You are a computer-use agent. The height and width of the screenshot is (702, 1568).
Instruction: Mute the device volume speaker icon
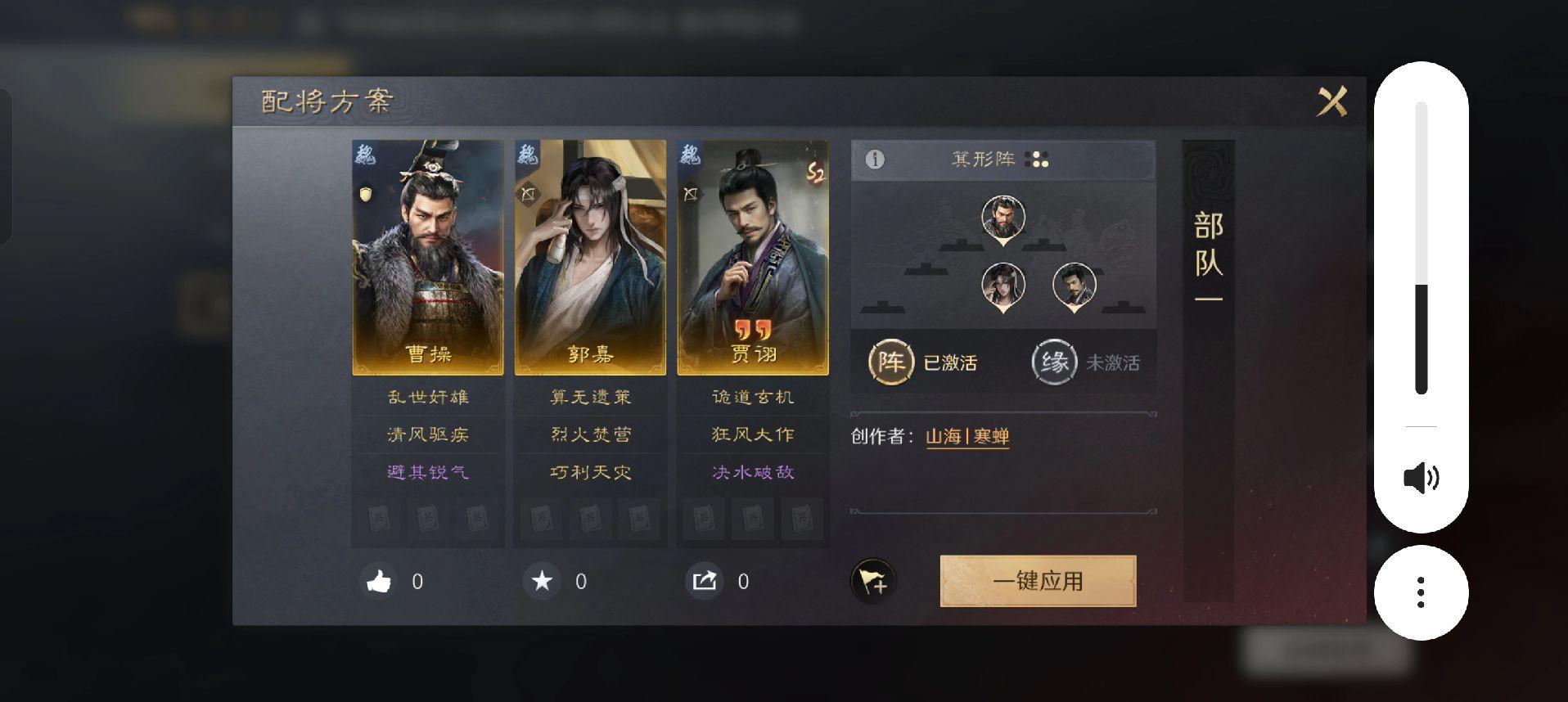(x=1421, y=478)
